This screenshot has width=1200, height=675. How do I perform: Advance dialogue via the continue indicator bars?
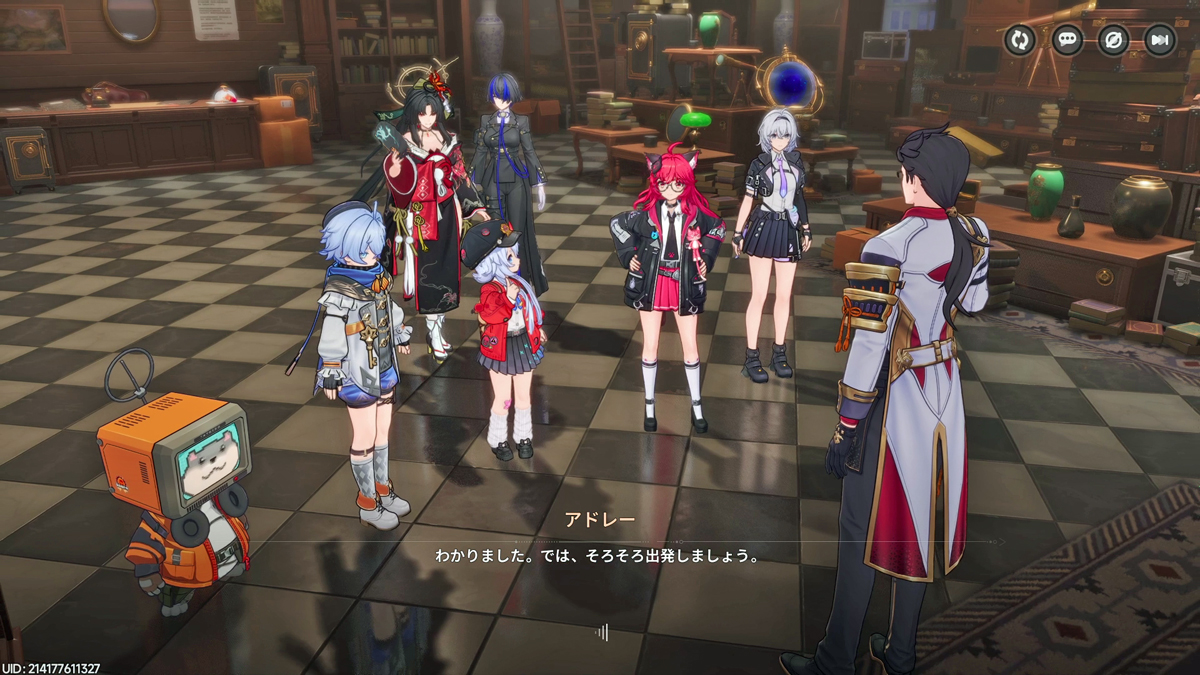click(x=602, y=631)
